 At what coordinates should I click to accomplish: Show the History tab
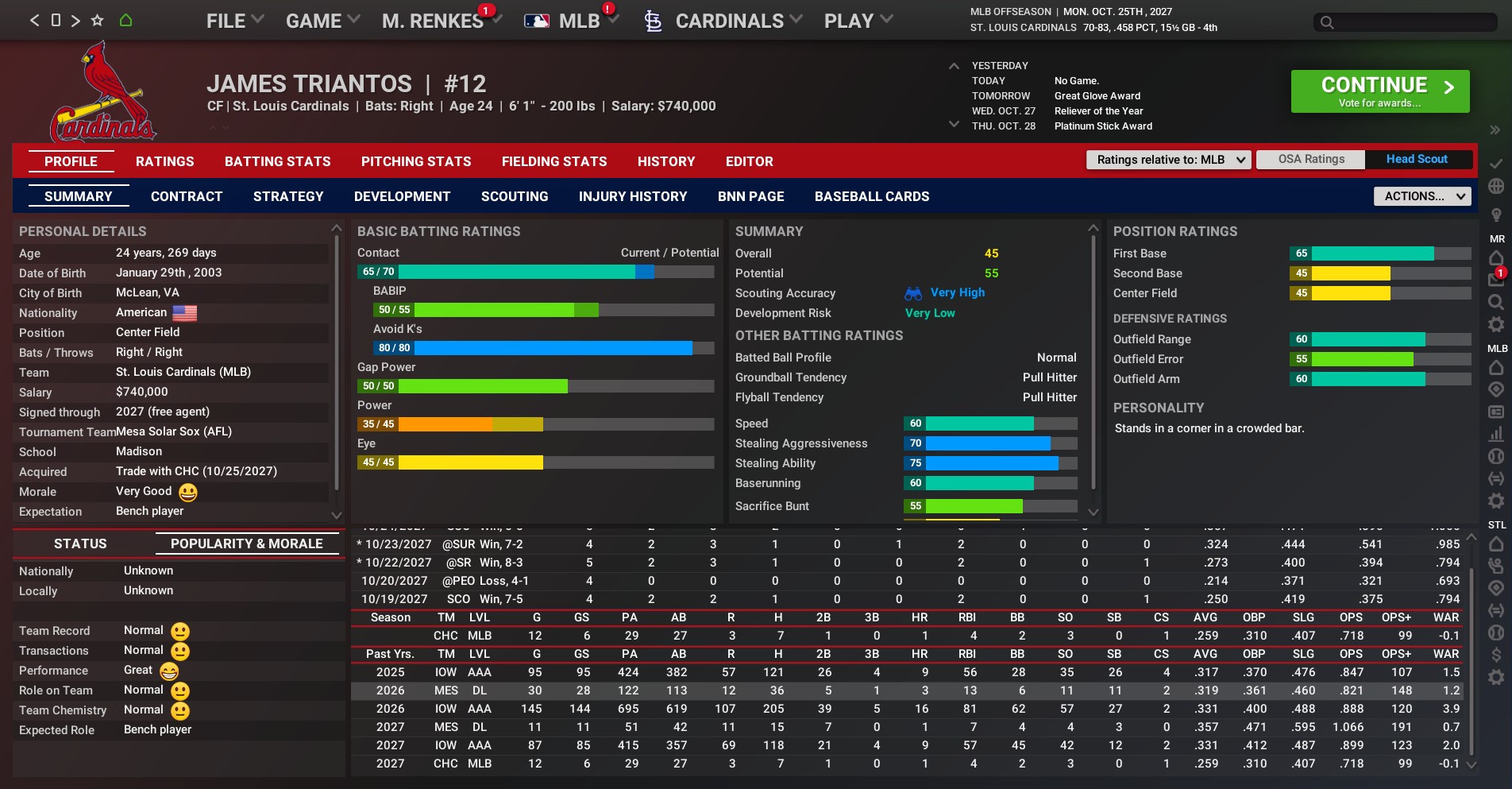pos(665,161)
